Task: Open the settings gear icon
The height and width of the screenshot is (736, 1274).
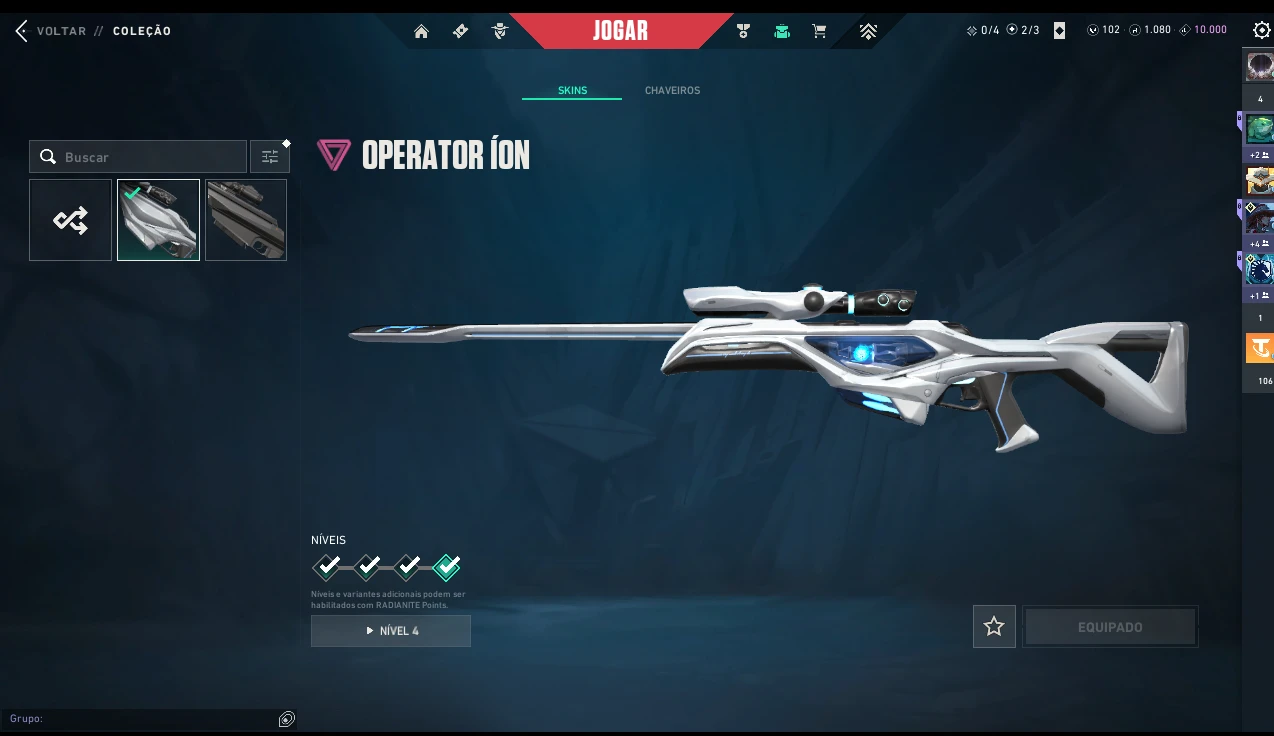Action: pyautogui.click(x=1261, y=30)
